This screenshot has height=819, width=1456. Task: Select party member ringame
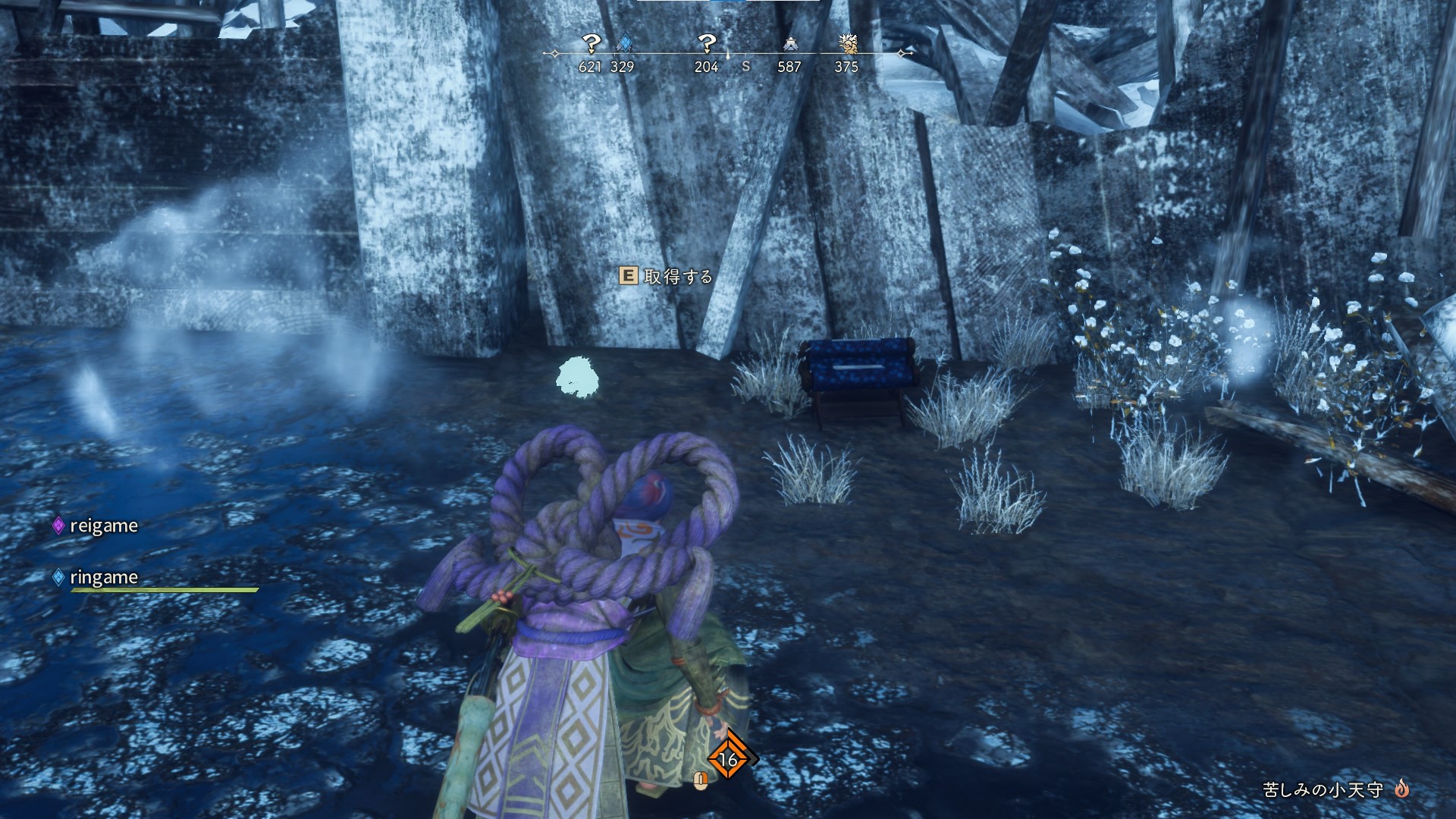click(x=103, y=577)
